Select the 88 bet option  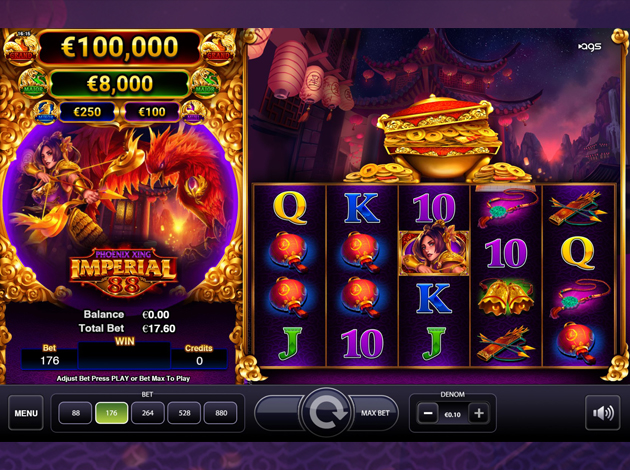pyautogui.click(x=75, y=413)
